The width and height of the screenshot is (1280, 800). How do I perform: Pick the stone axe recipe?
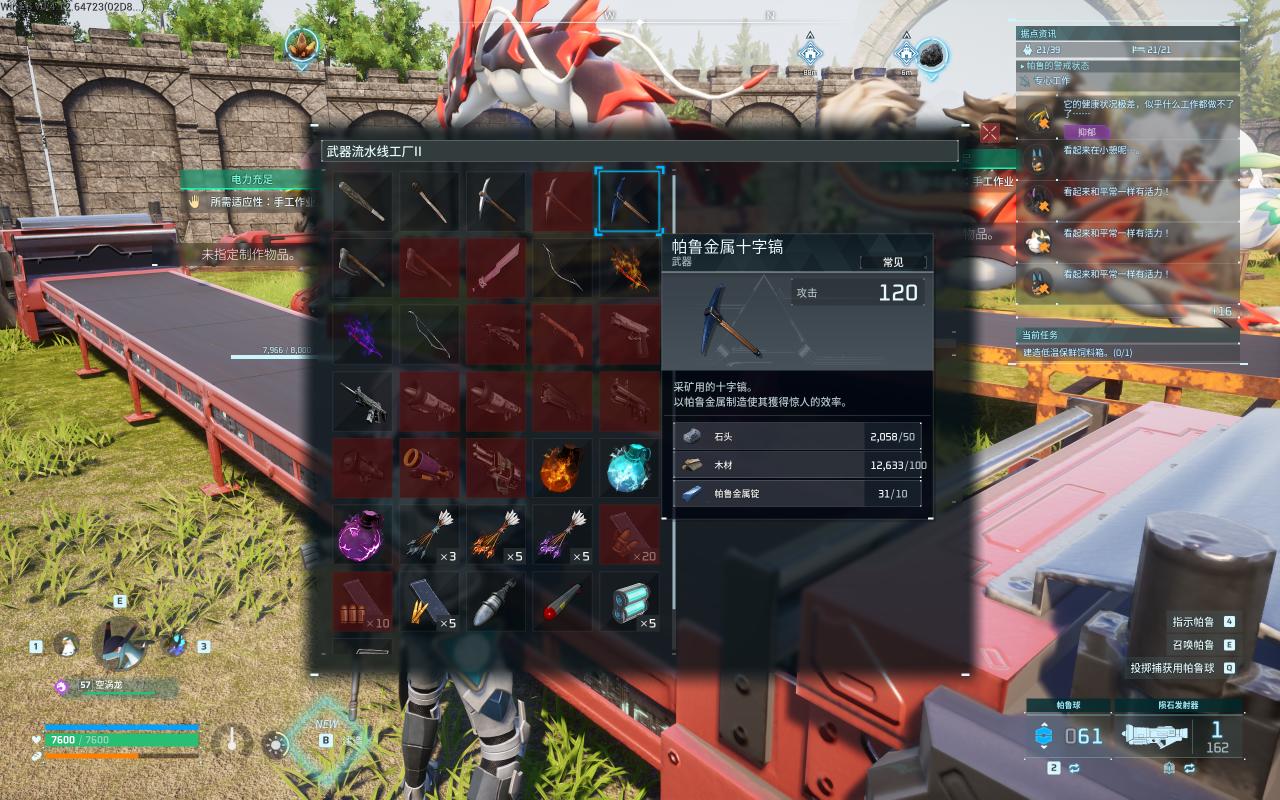(x=363, y=267)
